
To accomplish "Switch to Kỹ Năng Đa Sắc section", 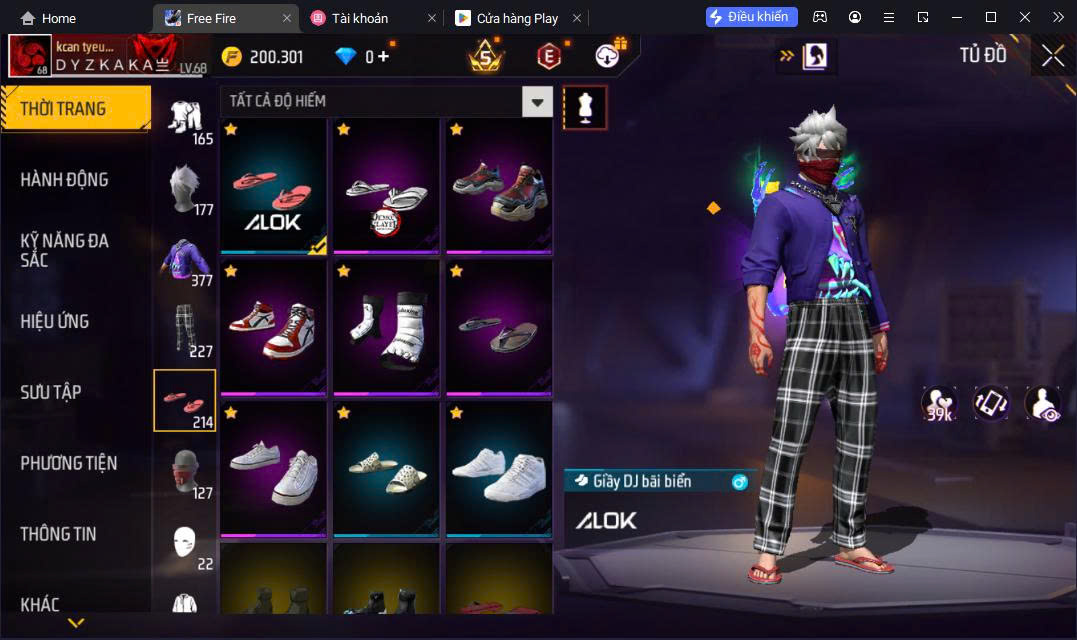I will click(65, 250).
